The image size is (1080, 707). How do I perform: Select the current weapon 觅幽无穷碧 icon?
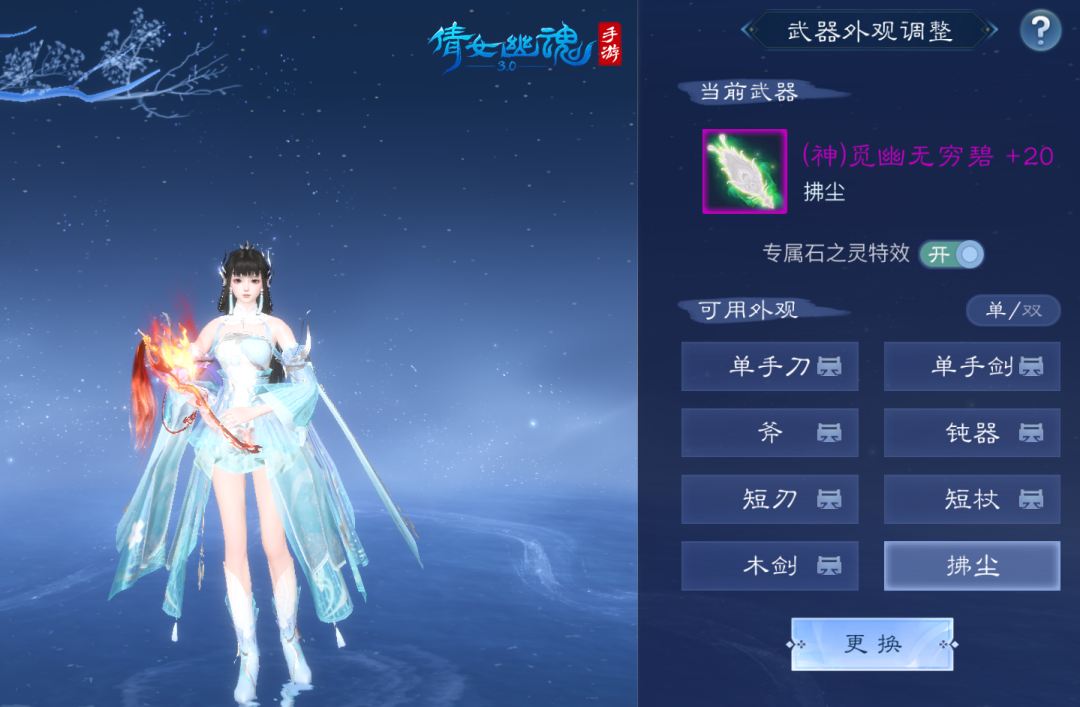click(744, 171)
